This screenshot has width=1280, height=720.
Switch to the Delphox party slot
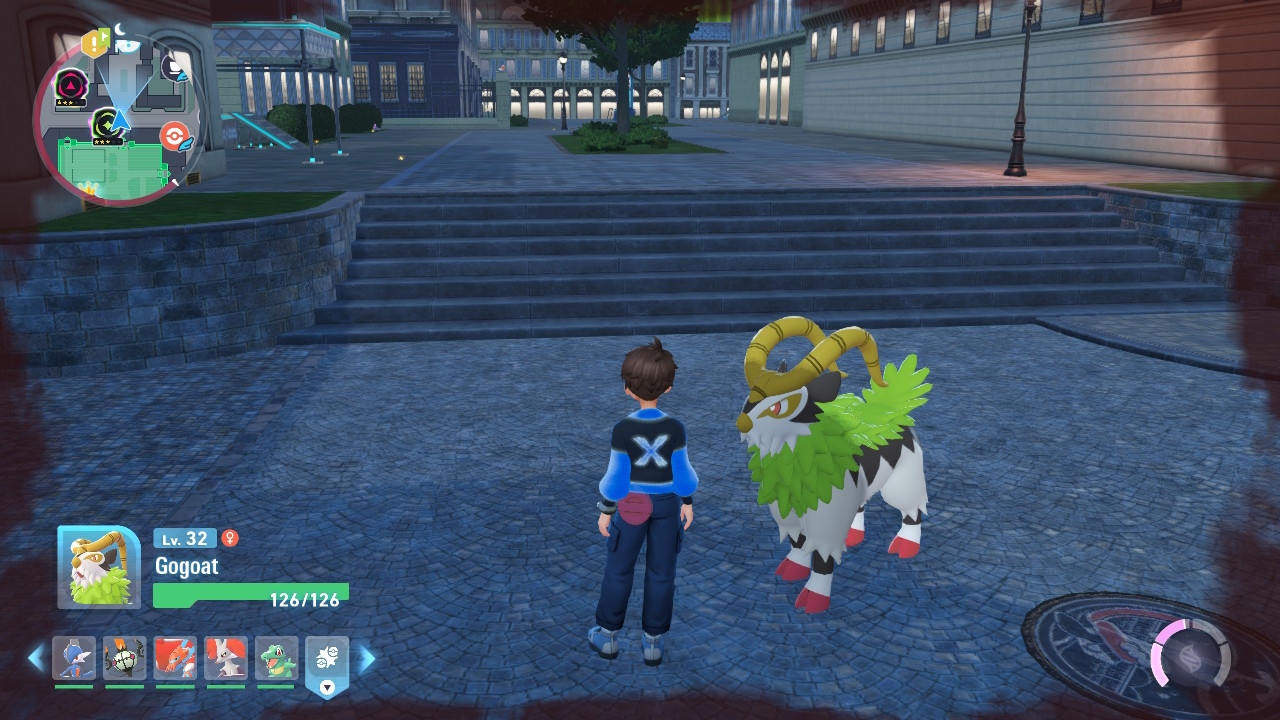(226, 659)
